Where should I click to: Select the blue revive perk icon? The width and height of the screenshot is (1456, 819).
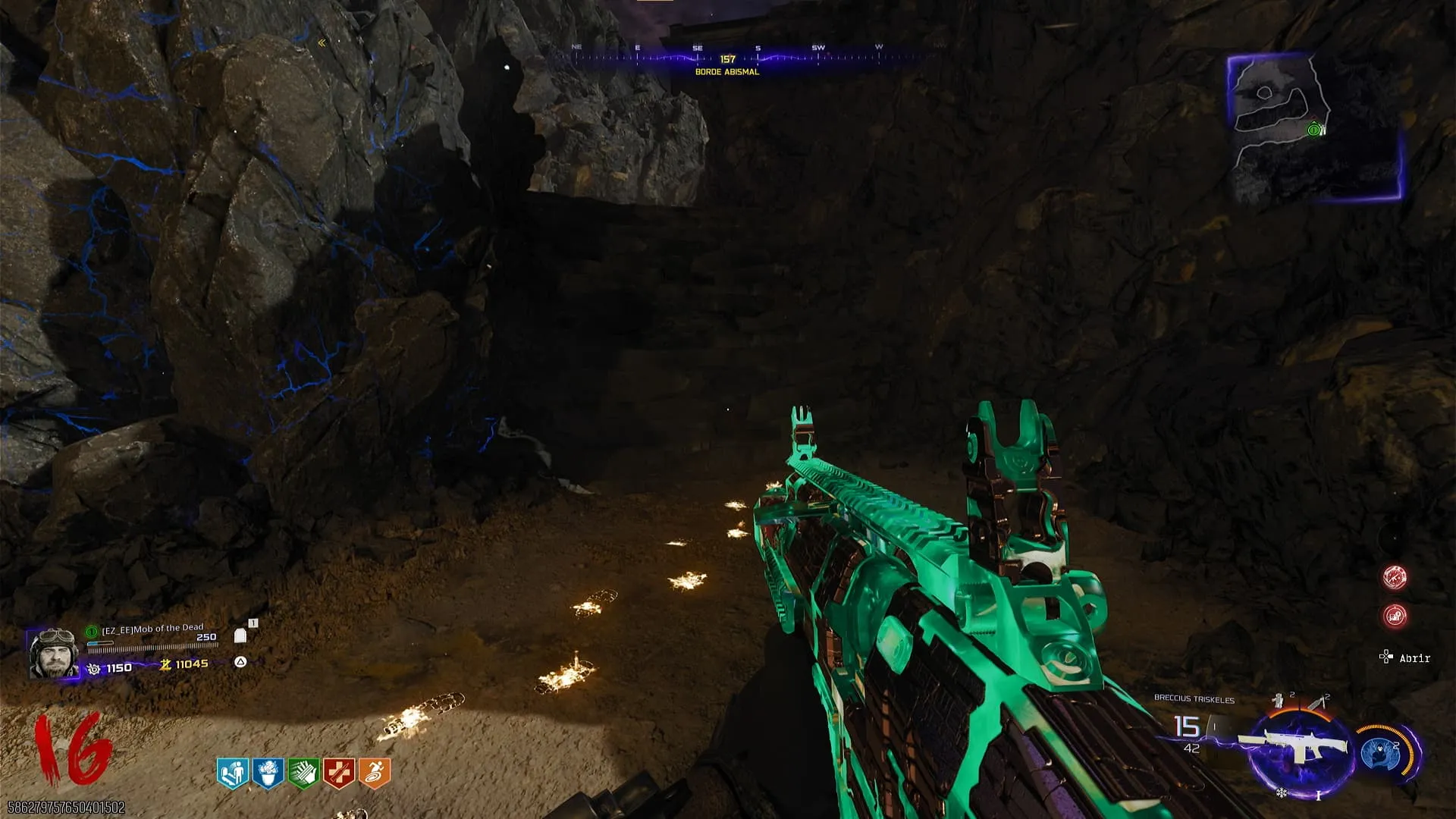pos(232,773)
